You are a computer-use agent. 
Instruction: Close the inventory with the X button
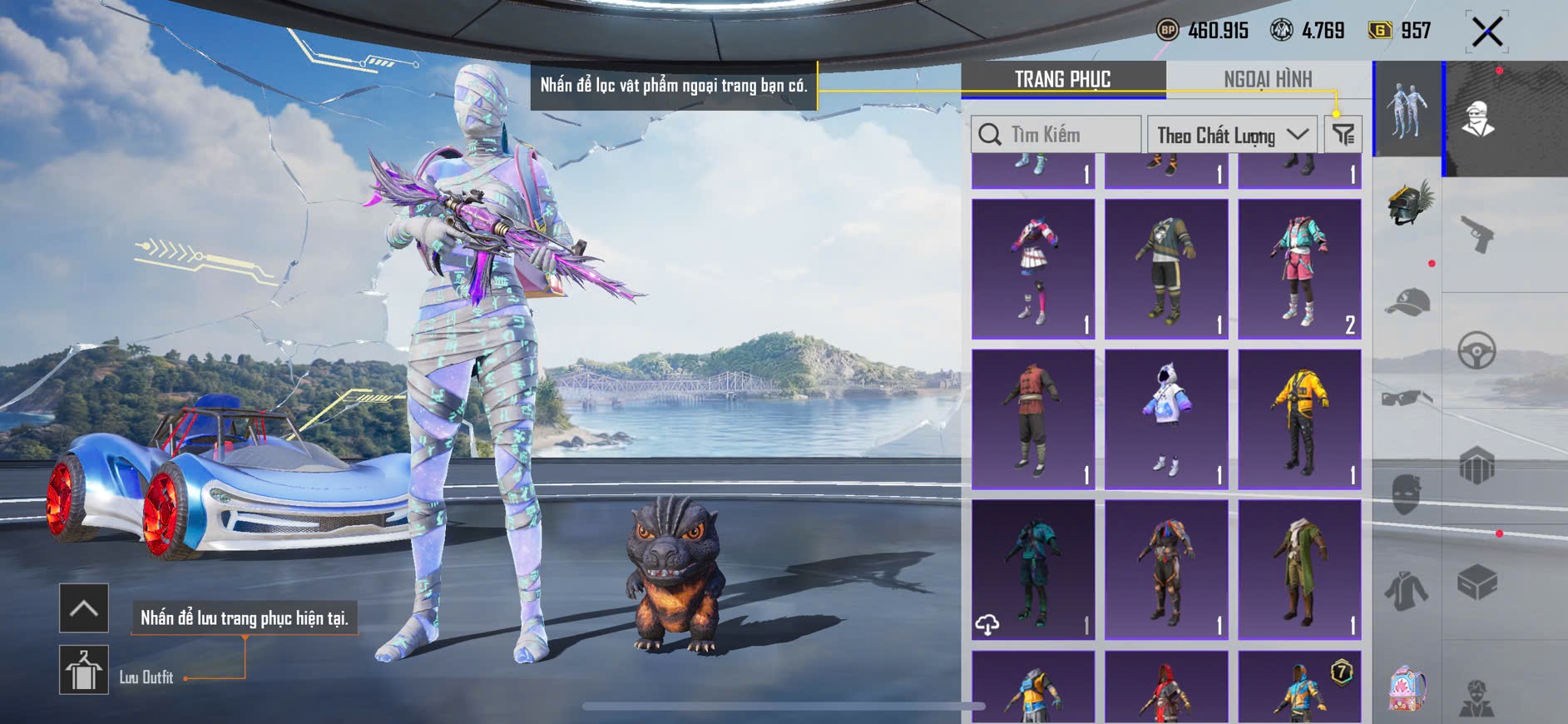(1486, 32)
